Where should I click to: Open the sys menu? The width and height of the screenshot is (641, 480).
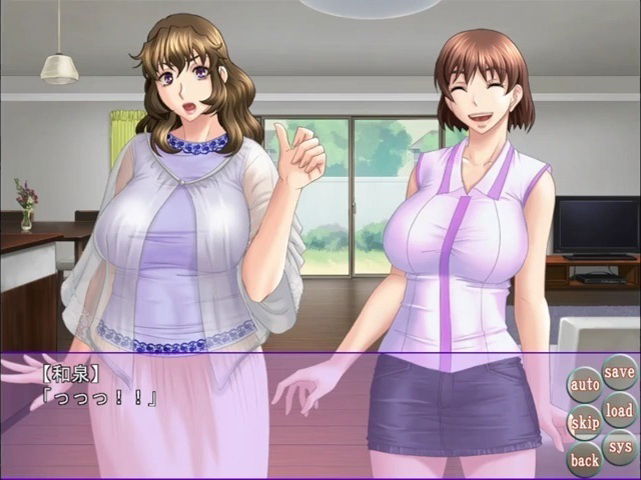point(619,447)
